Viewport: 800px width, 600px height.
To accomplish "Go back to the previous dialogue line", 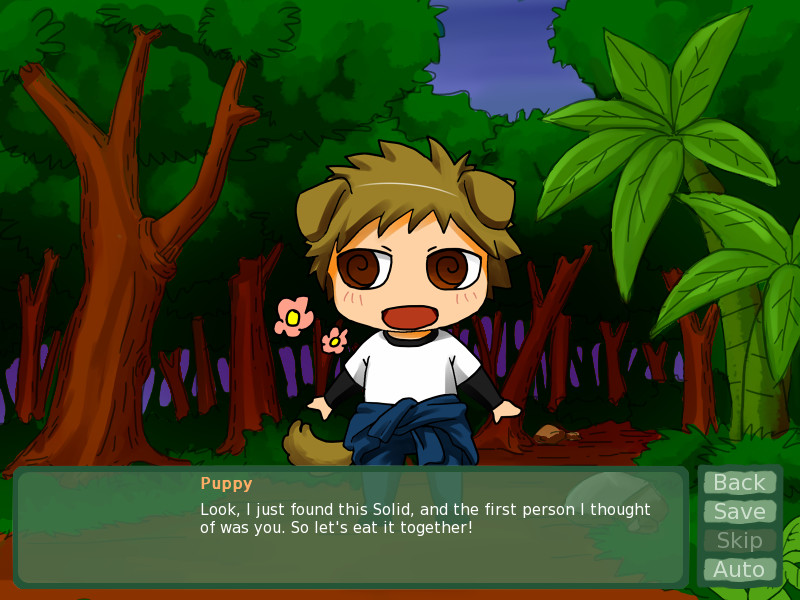I will coord(739,483).
